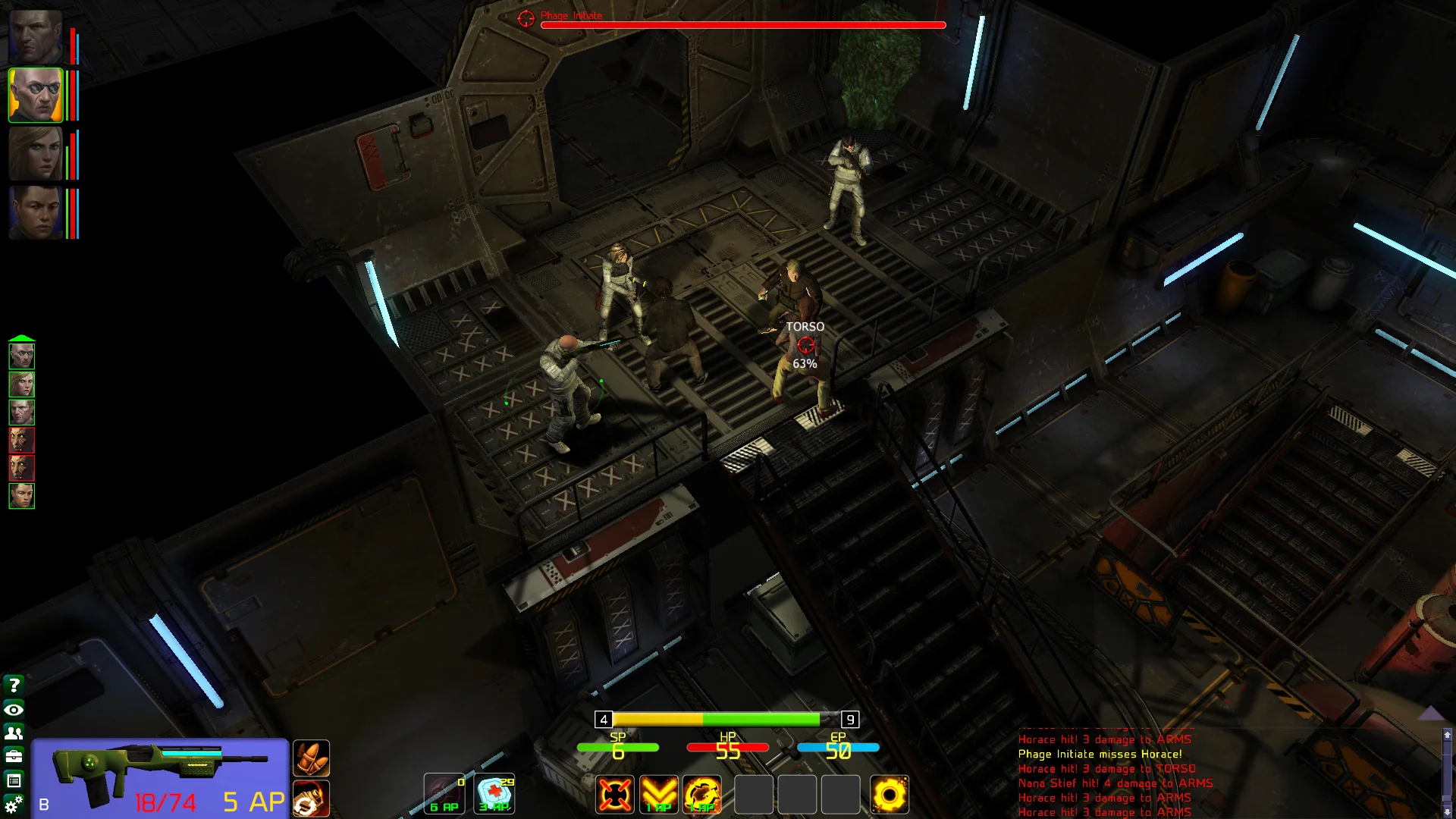Choose the bullets ammo type icon
Image resolution: width=1456 pixels, height=819 pixels.
click(x=311, y=758)
